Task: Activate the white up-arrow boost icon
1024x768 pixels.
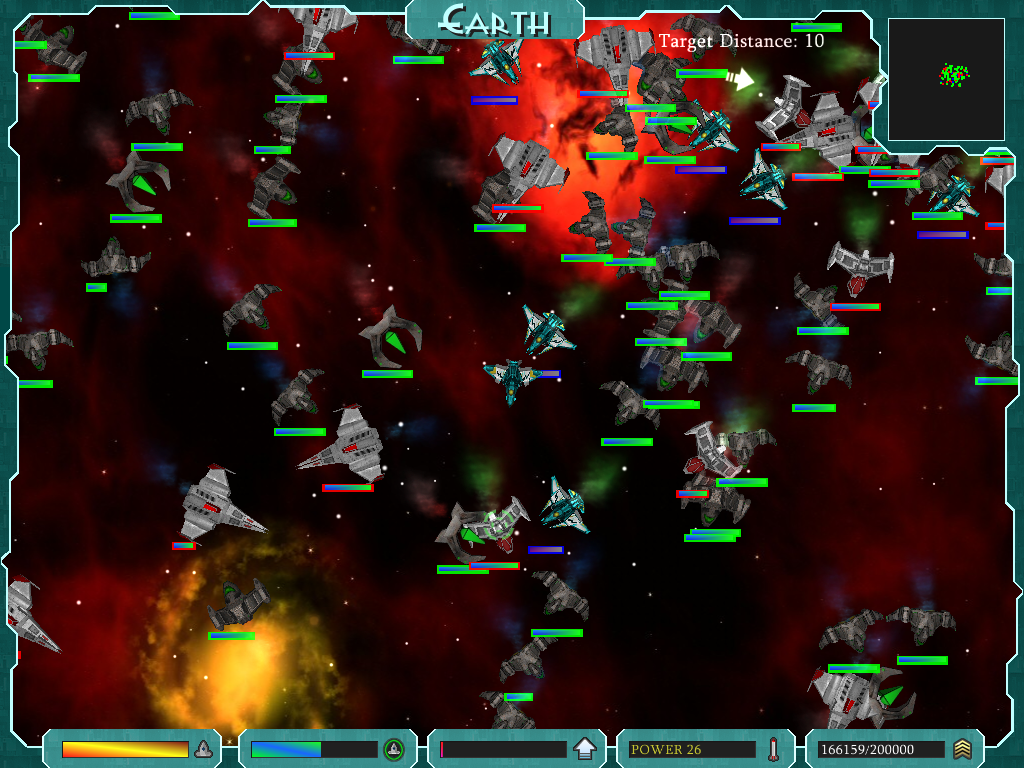Action: pos(585,749)
